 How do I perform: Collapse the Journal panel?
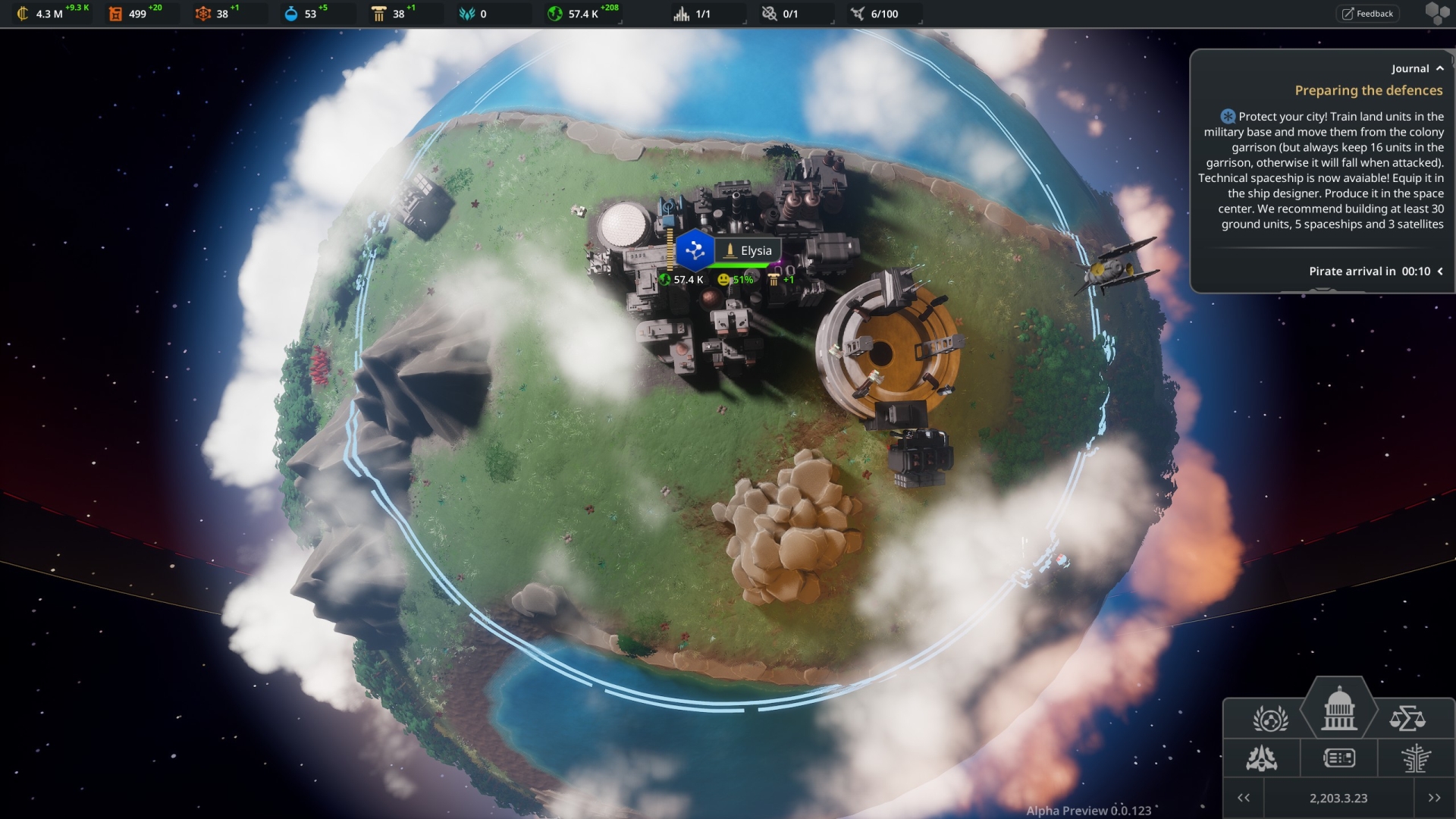[x=1439, y=68]
